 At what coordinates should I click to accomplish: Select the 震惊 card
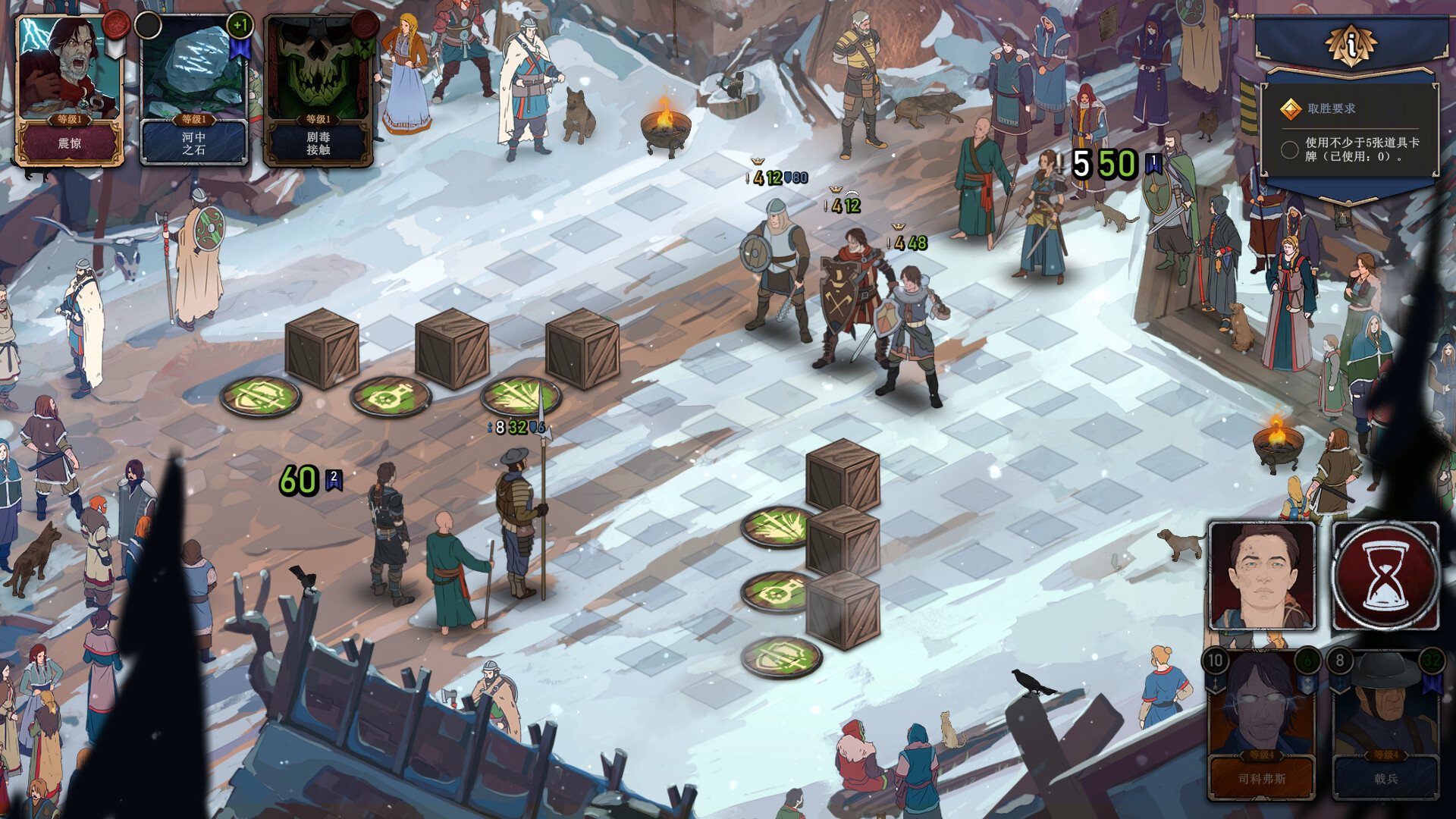click(x=70, y=91)
